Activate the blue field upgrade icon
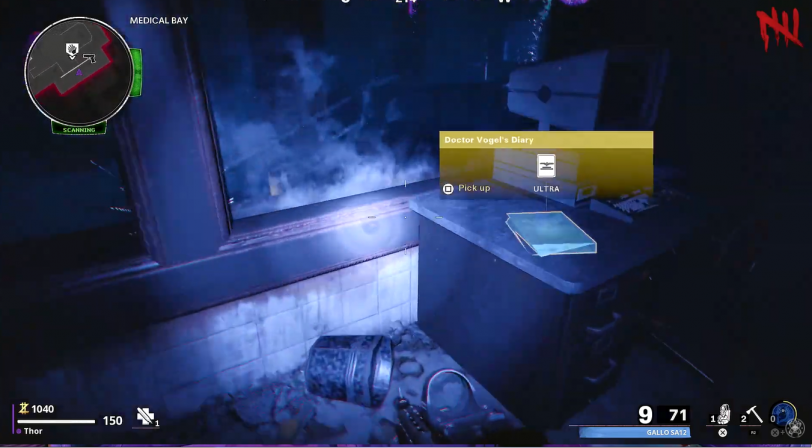 pos(783,414)
